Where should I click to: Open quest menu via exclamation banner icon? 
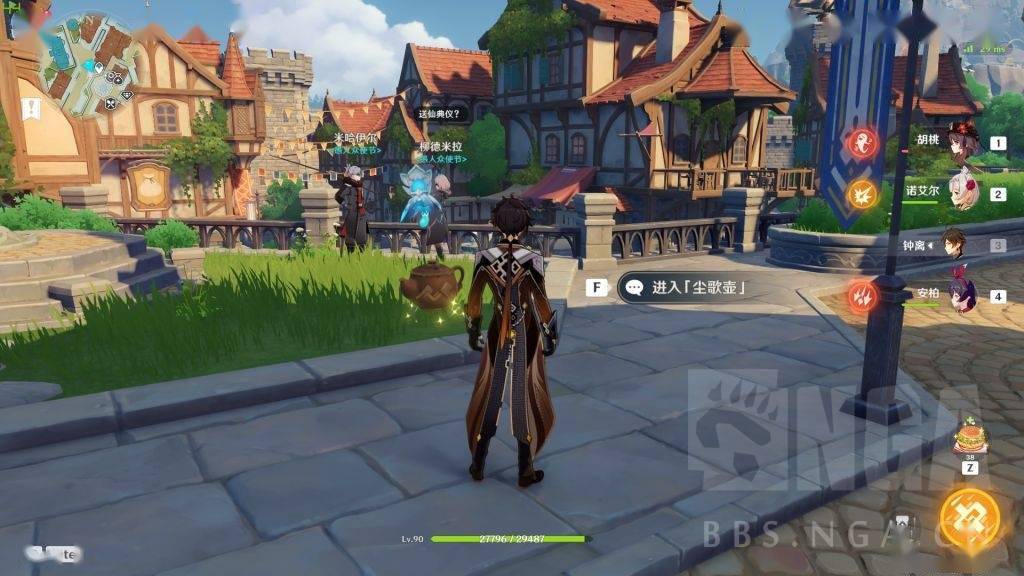(x=32, y=106)
